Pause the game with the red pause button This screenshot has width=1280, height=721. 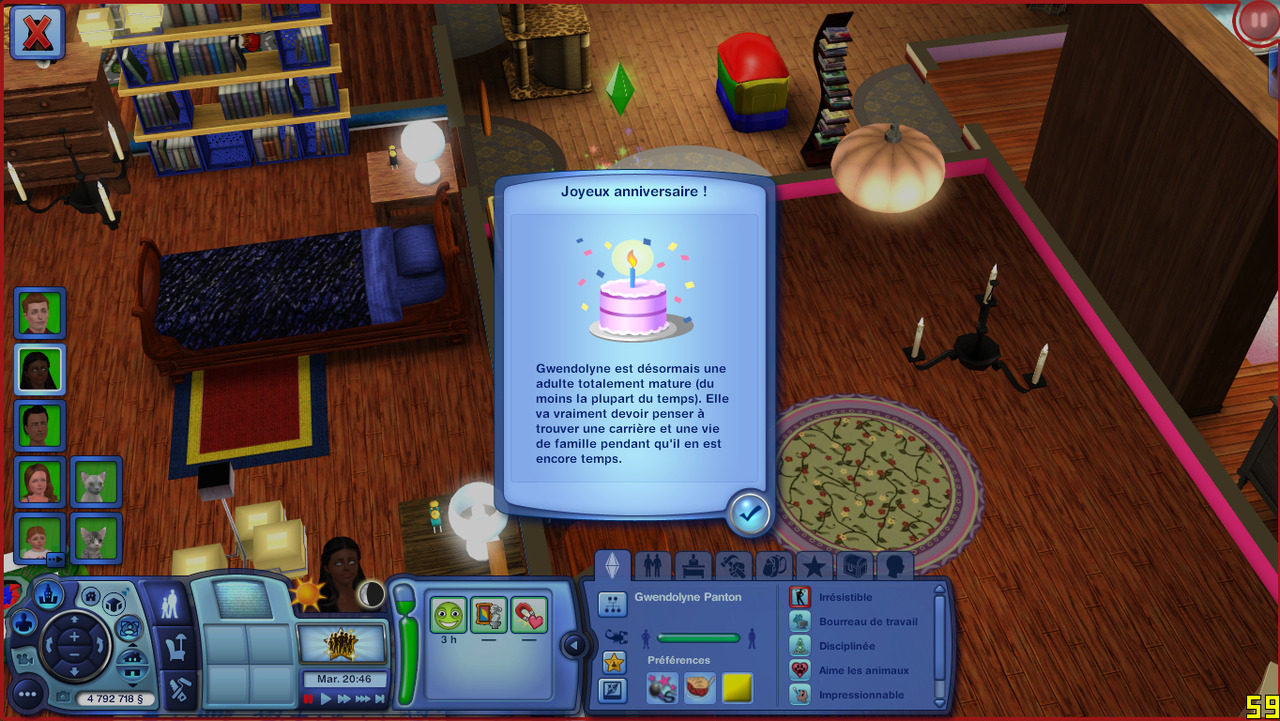[309, 699]
